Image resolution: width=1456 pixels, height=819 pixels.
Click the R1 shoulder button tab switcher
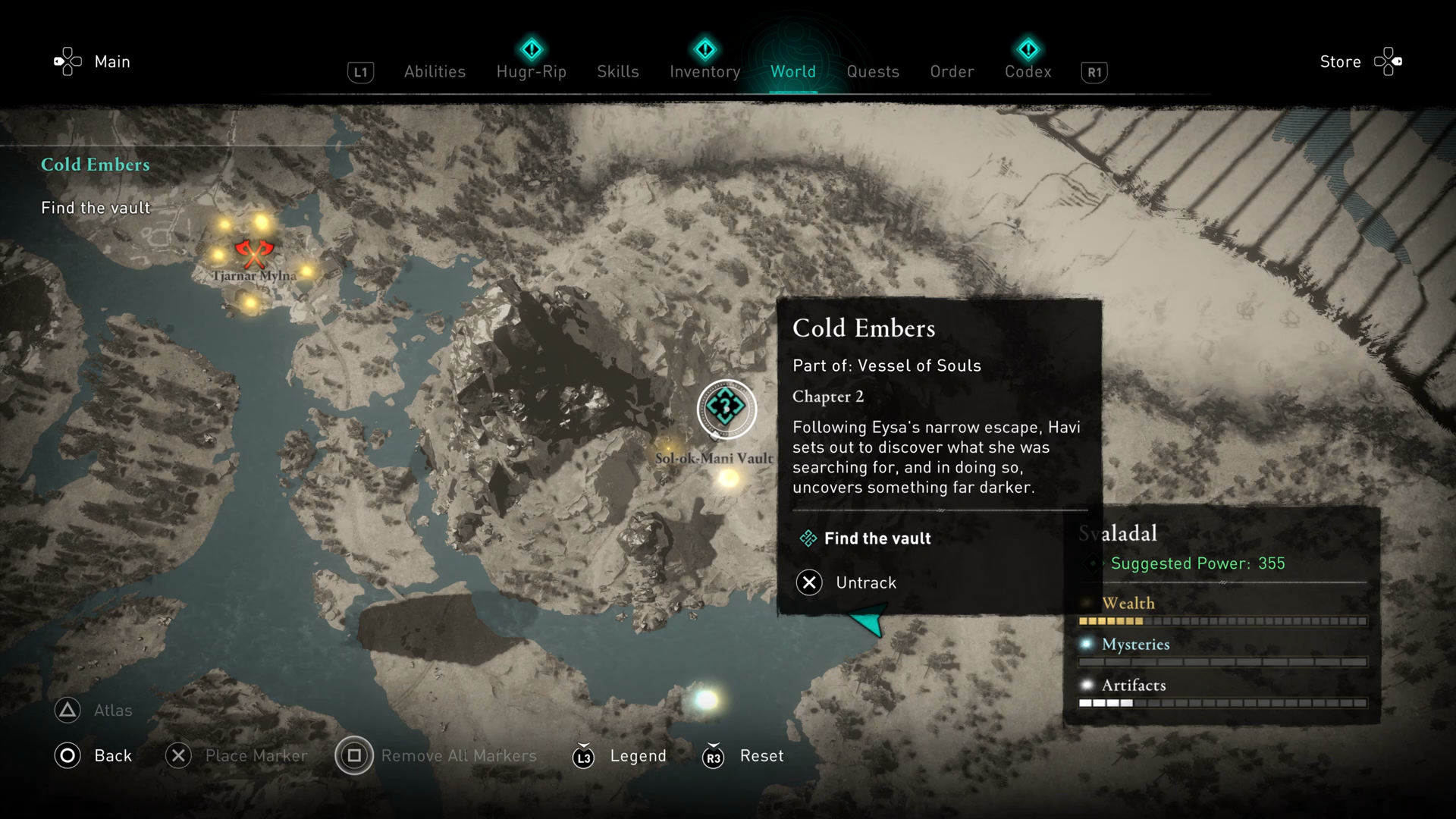[x=1094, y=72]
